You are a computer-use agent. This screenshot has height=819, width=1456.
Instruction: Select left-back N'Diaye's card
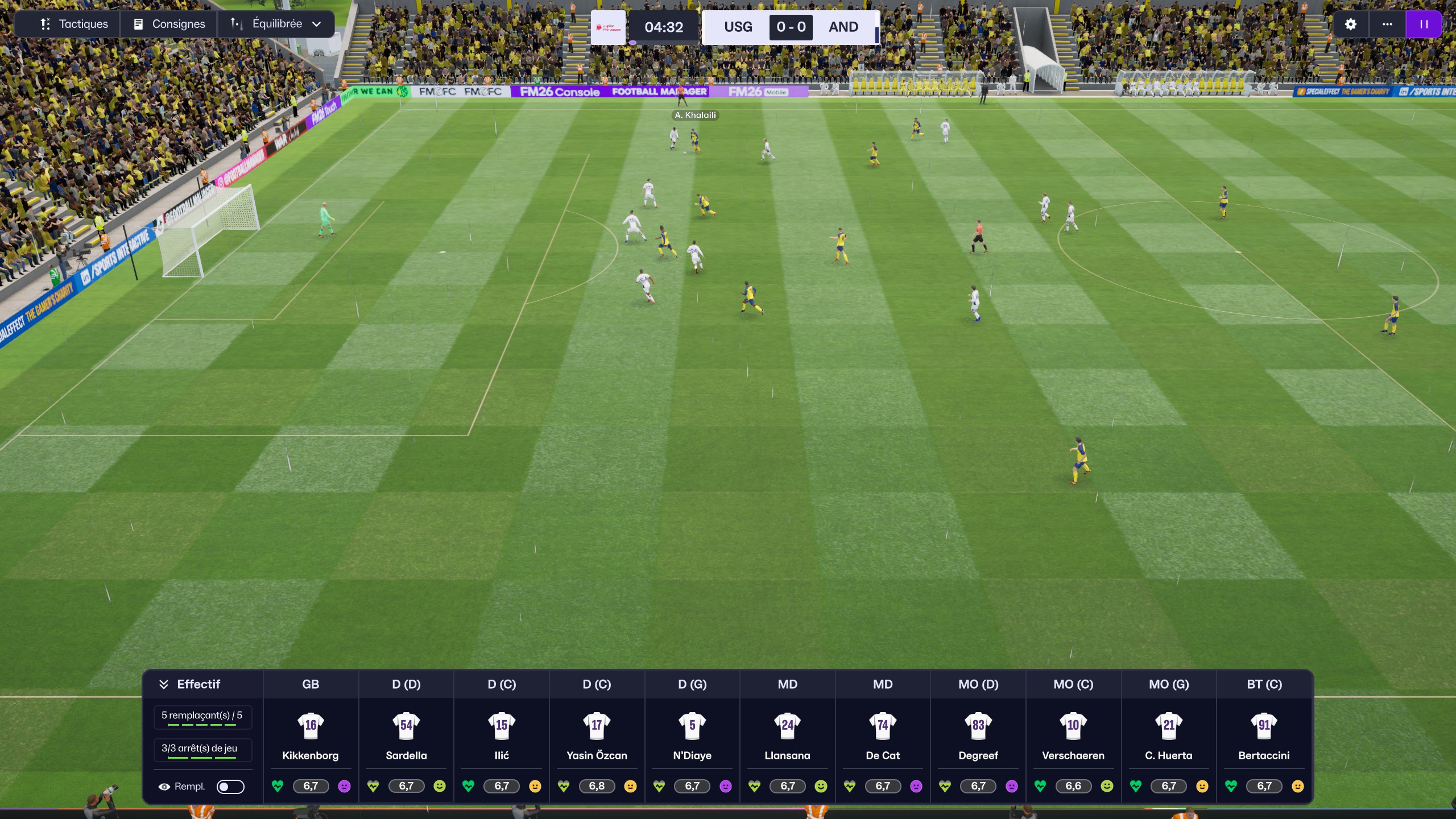coord(692,737)
